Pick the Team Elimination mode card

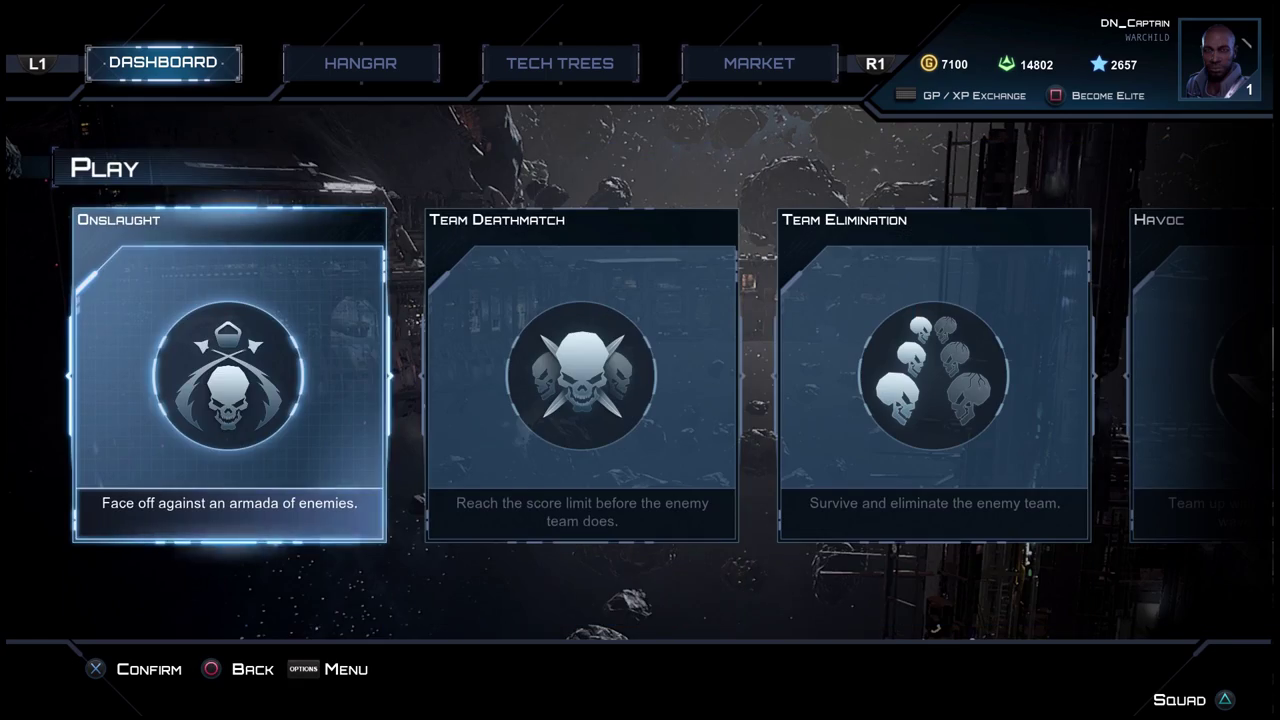[x=934, y=375]
